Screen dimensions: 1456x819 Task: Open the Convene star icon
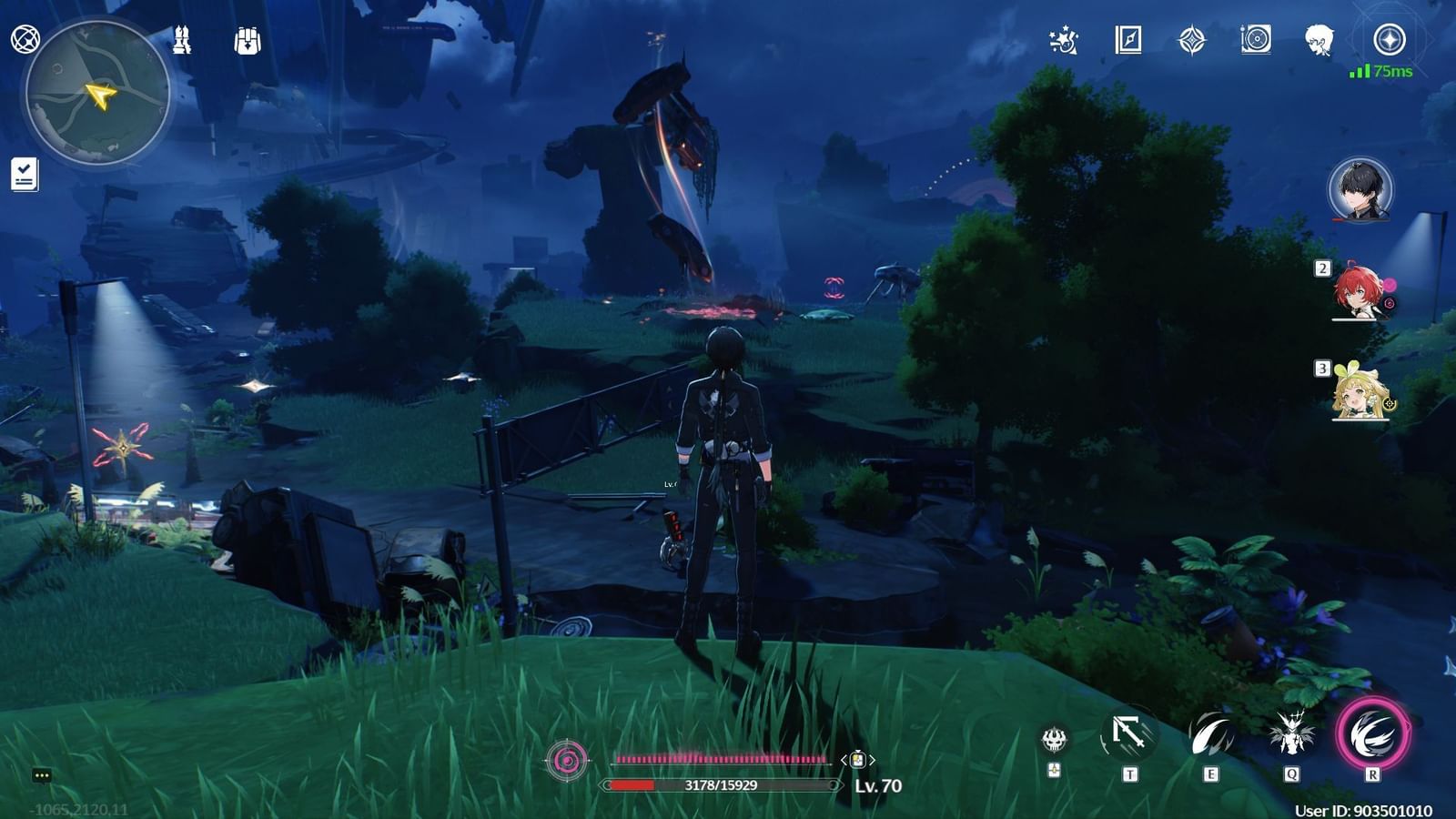point(1193,39)
